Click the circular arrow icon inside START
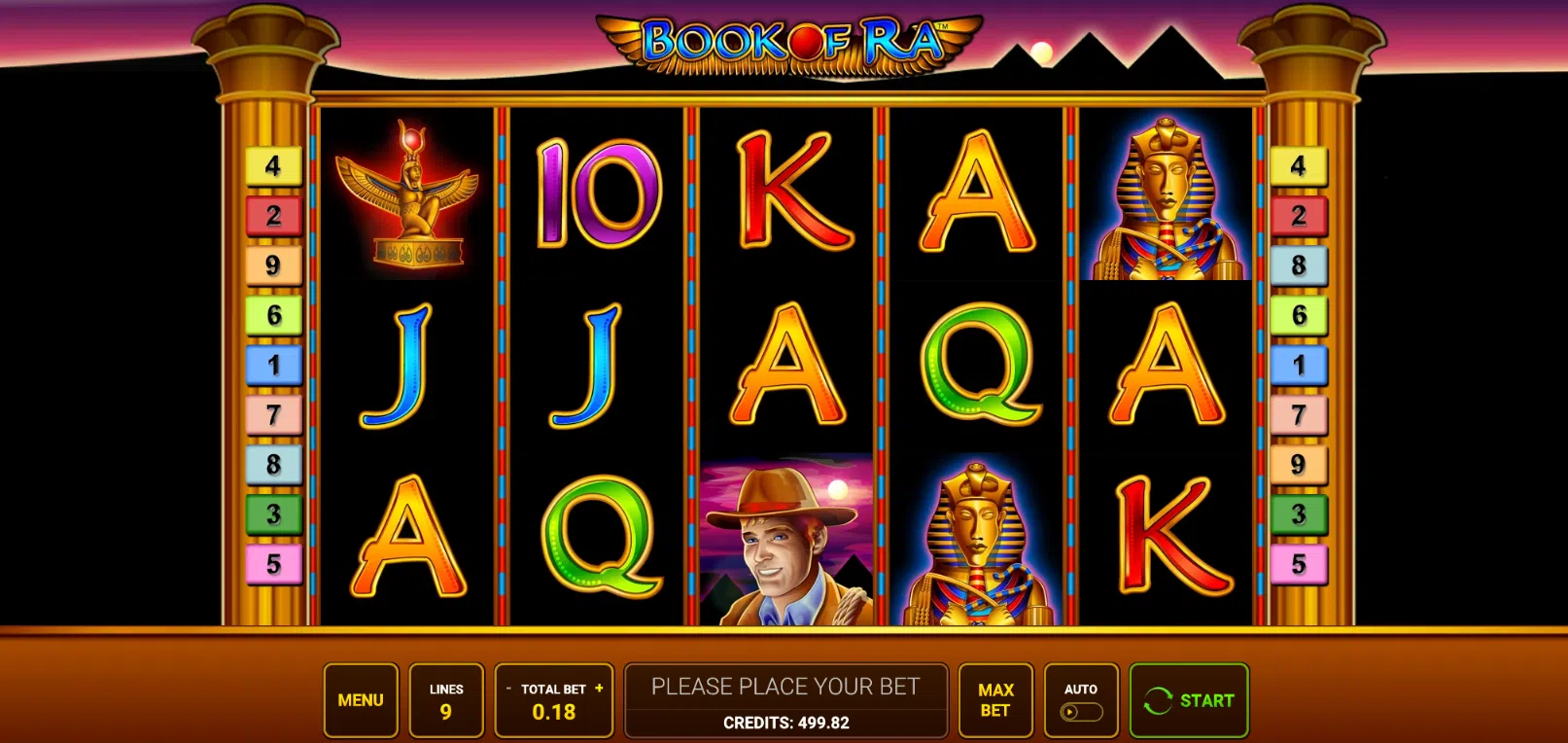The image size is (1568, 743). [1156, 699]
